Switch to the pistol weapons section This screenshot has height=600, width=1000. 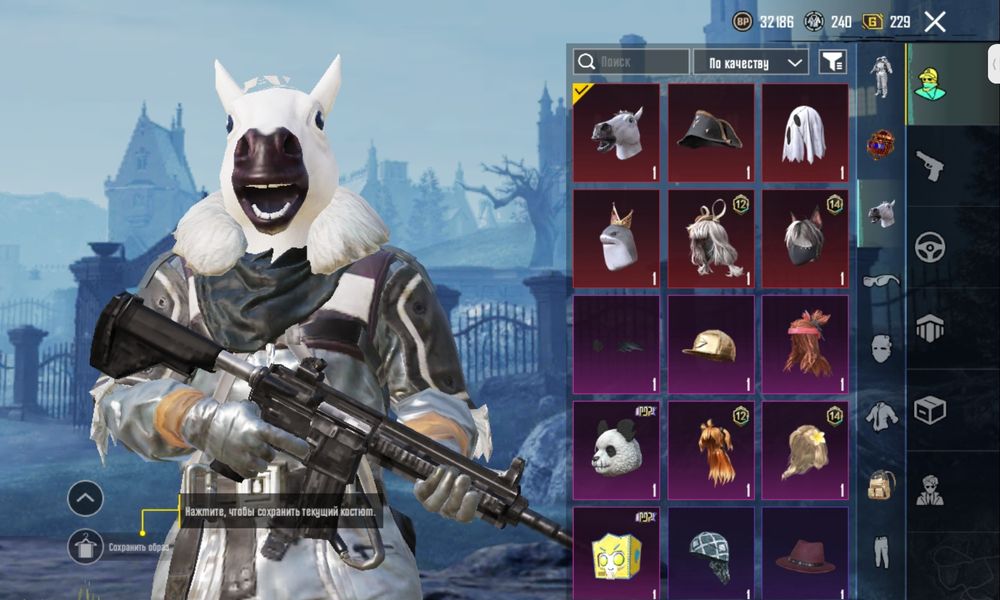point(930,167)
